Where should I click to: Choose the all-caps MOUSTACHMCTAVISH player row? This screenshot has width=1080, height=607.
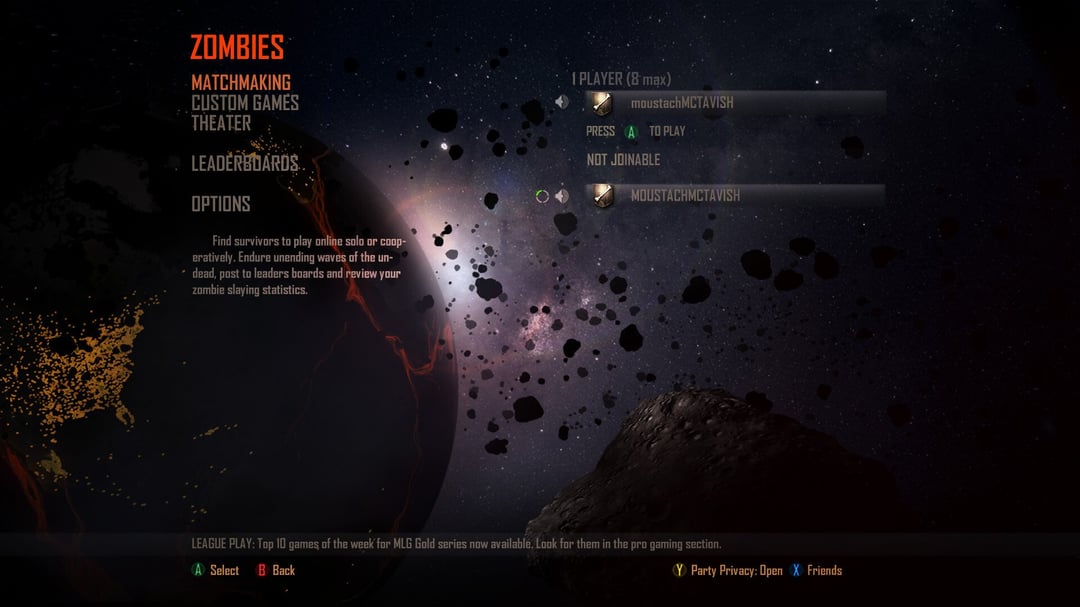pos(734,196)
